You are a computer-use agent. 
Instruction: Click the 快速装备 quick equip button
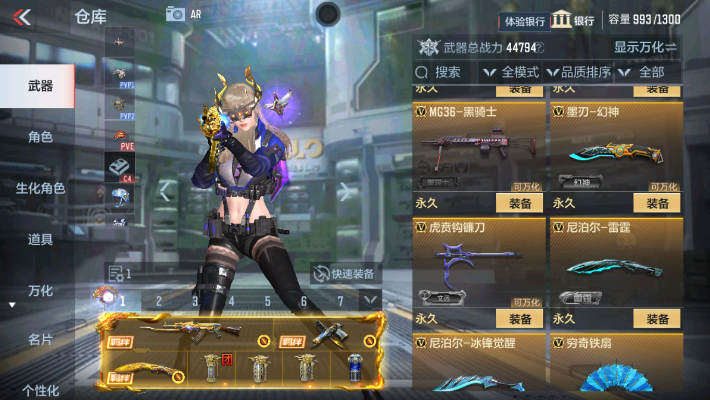[344, 273]
